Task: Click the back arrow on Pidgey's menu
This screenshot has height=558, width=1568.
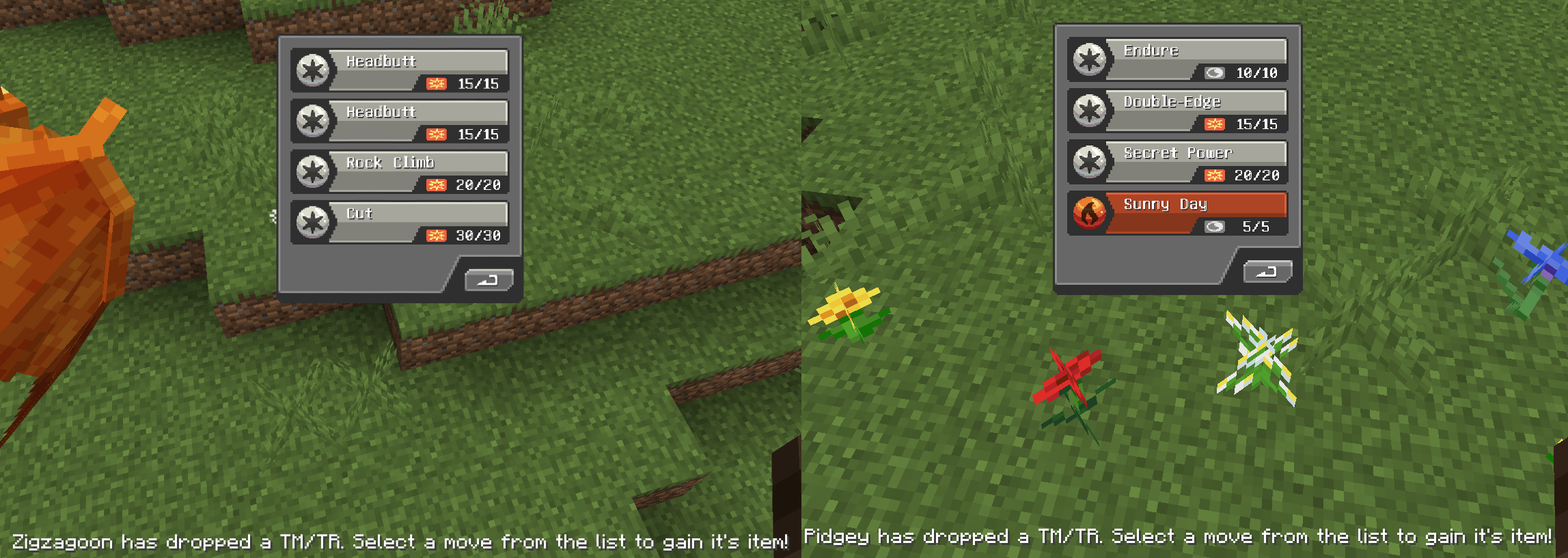Action: (x=1268, y=270)
